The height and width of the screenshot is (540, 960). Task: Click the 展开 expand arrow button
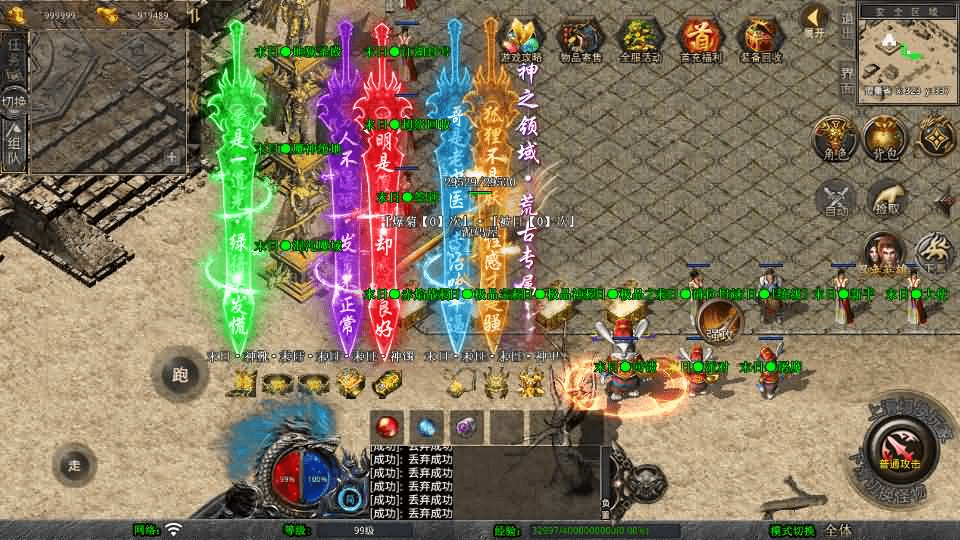pos(815,20)
